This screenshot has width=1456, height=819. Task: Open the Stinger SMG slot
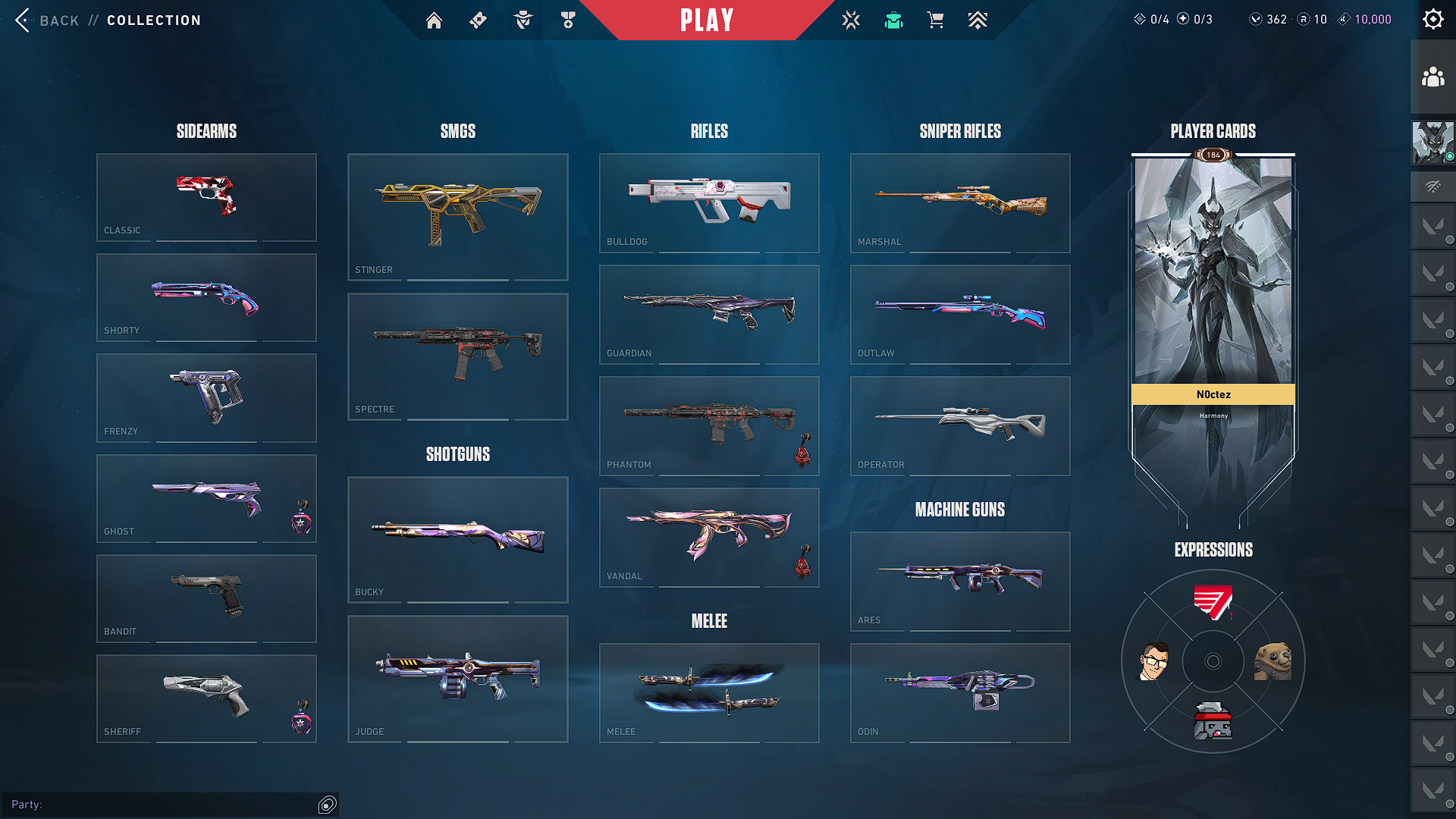click(457, 217)
